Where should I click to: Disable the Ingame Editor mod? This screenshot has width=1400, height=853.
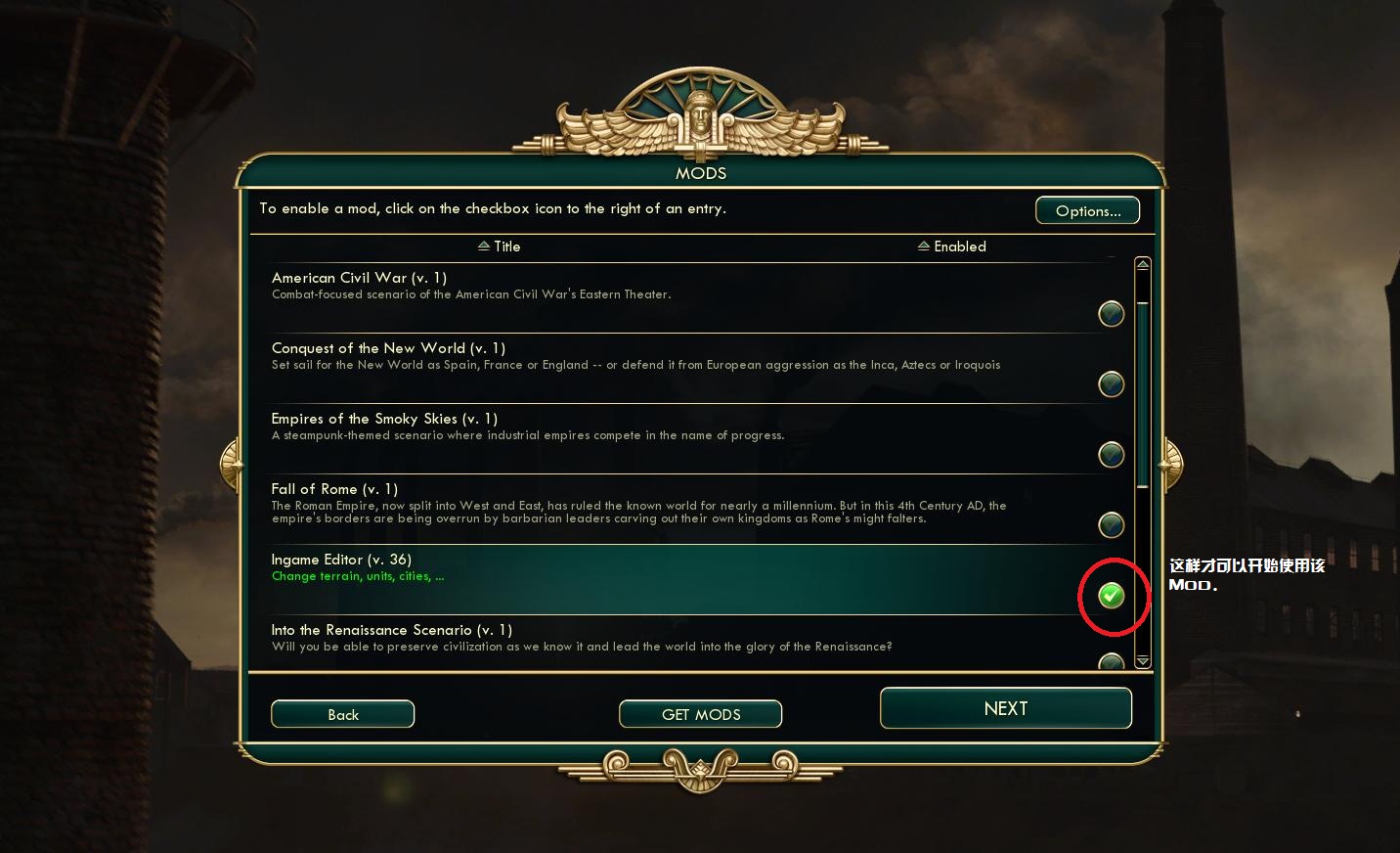coord(1111,595)
